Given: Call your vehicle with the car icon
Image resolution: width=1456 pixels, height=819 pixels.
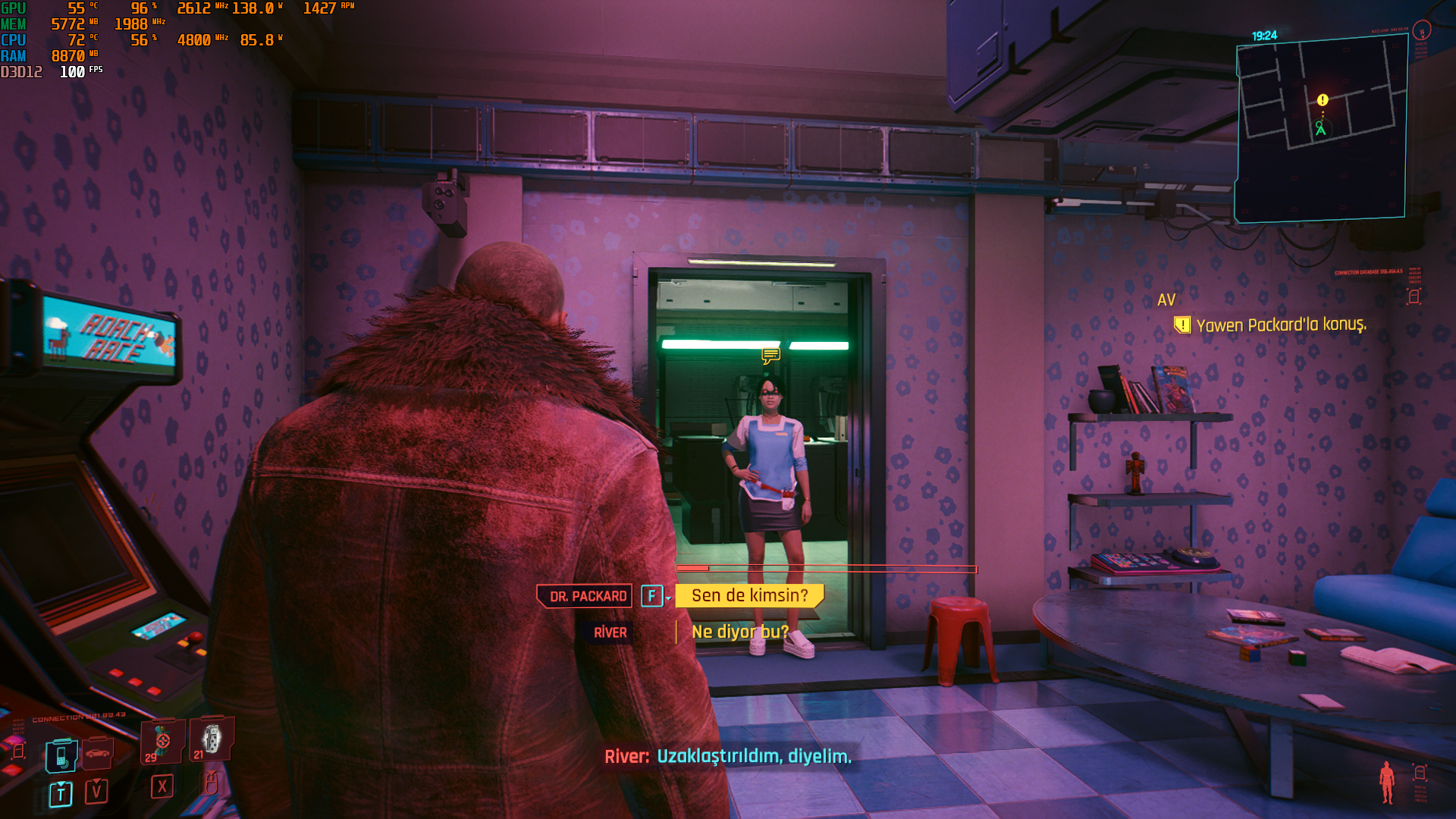Looking at the screenshot, I should tap(98, 752).
